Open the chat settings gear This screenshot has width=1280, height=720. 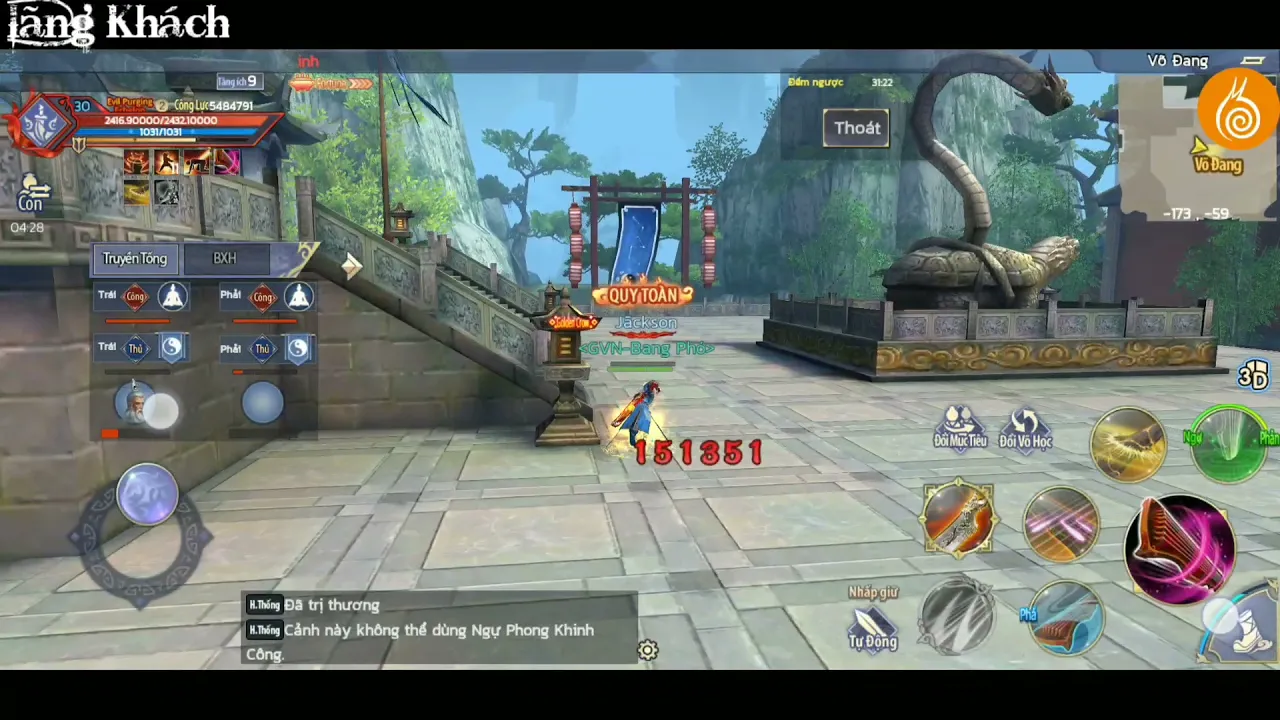648,651
